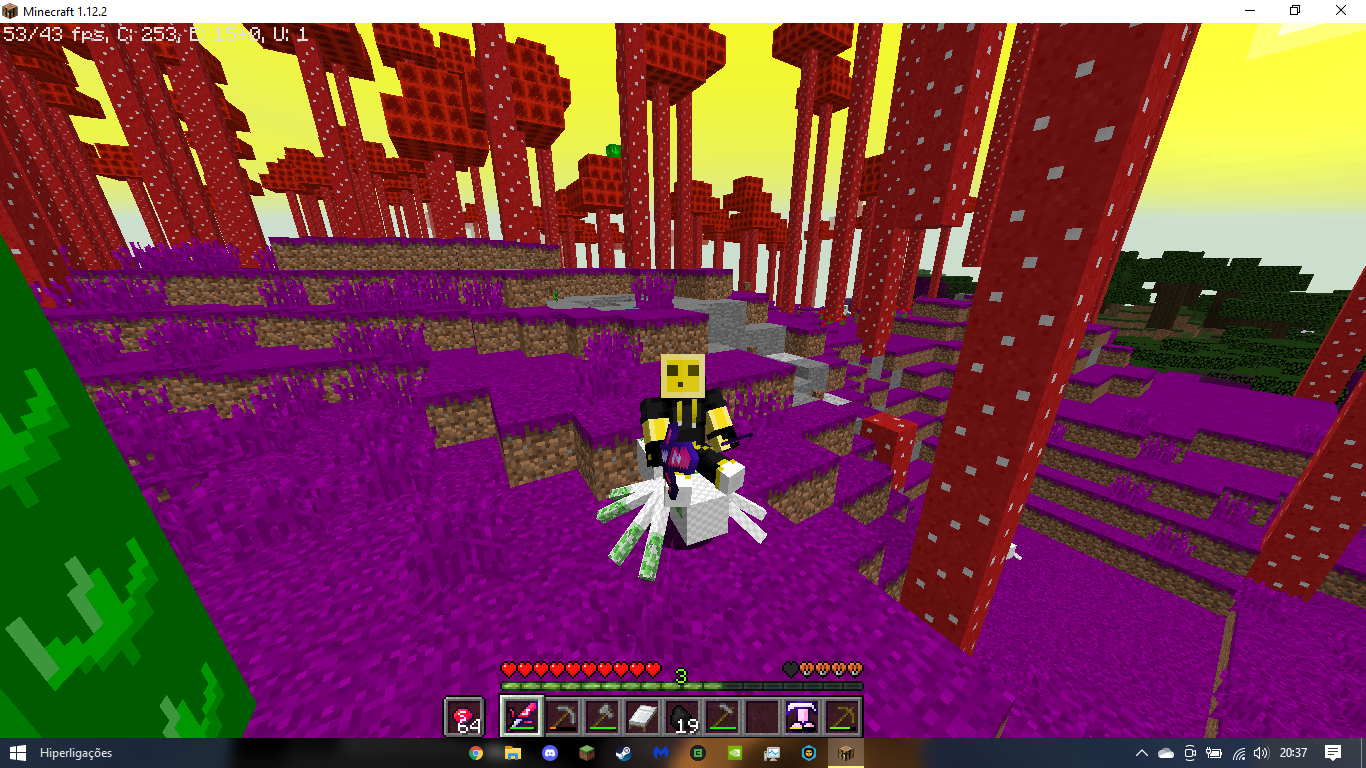The width and height of the screenshot is (1366, 768).
Task: Click the clock showing 20:37
Action: pyautogui.click(x=1292, y=753)
